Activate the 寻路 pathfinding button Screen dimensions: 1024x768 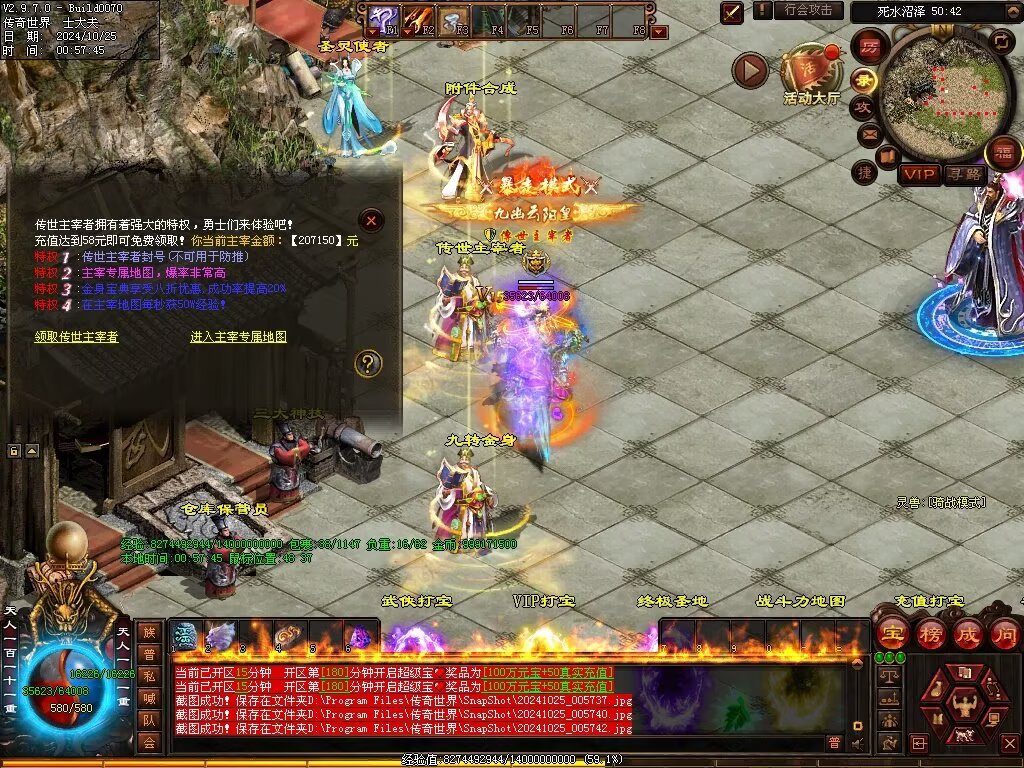click(965, 174)
